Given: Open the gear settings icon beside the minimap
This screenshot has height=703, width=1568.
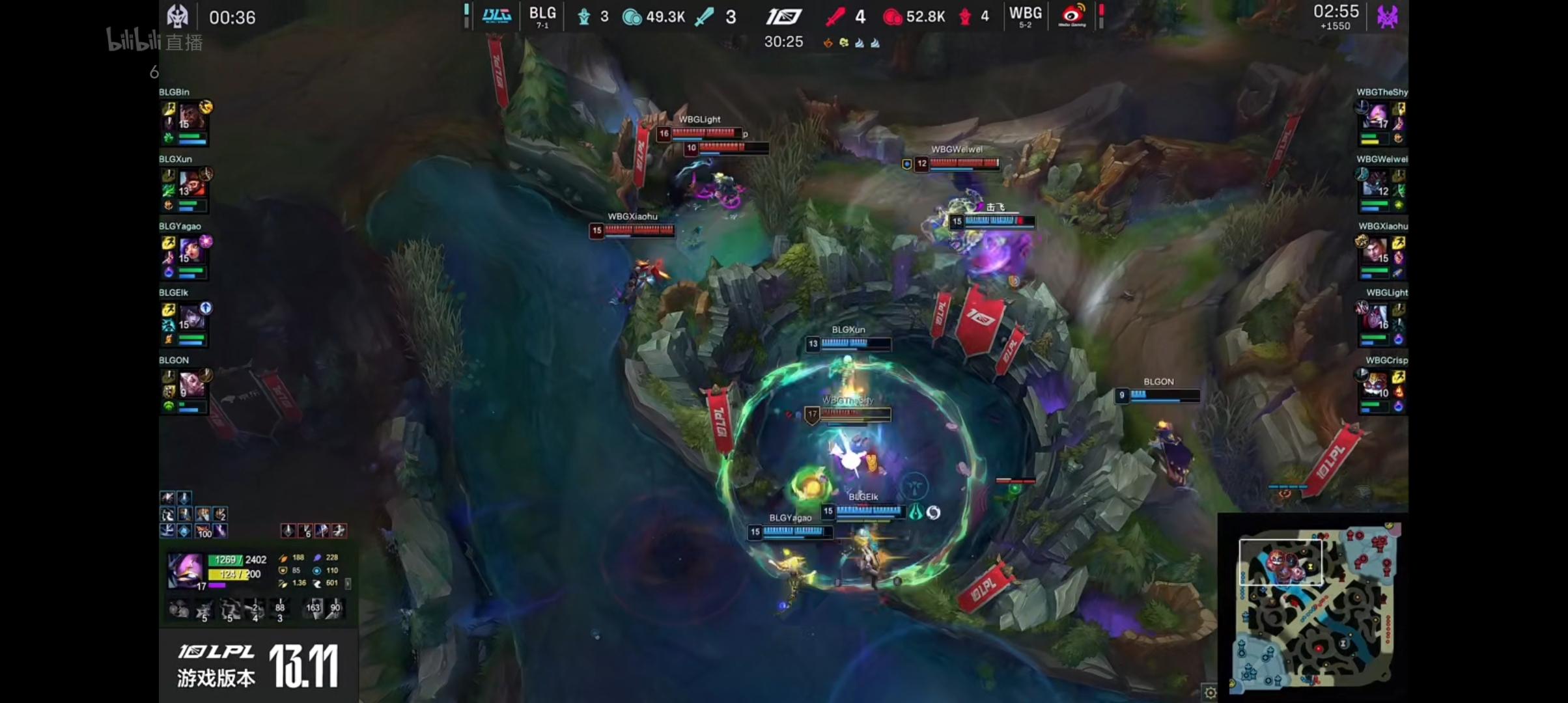Looking at the screenshot, I should pyautogui.click(x=1210, y=693).
